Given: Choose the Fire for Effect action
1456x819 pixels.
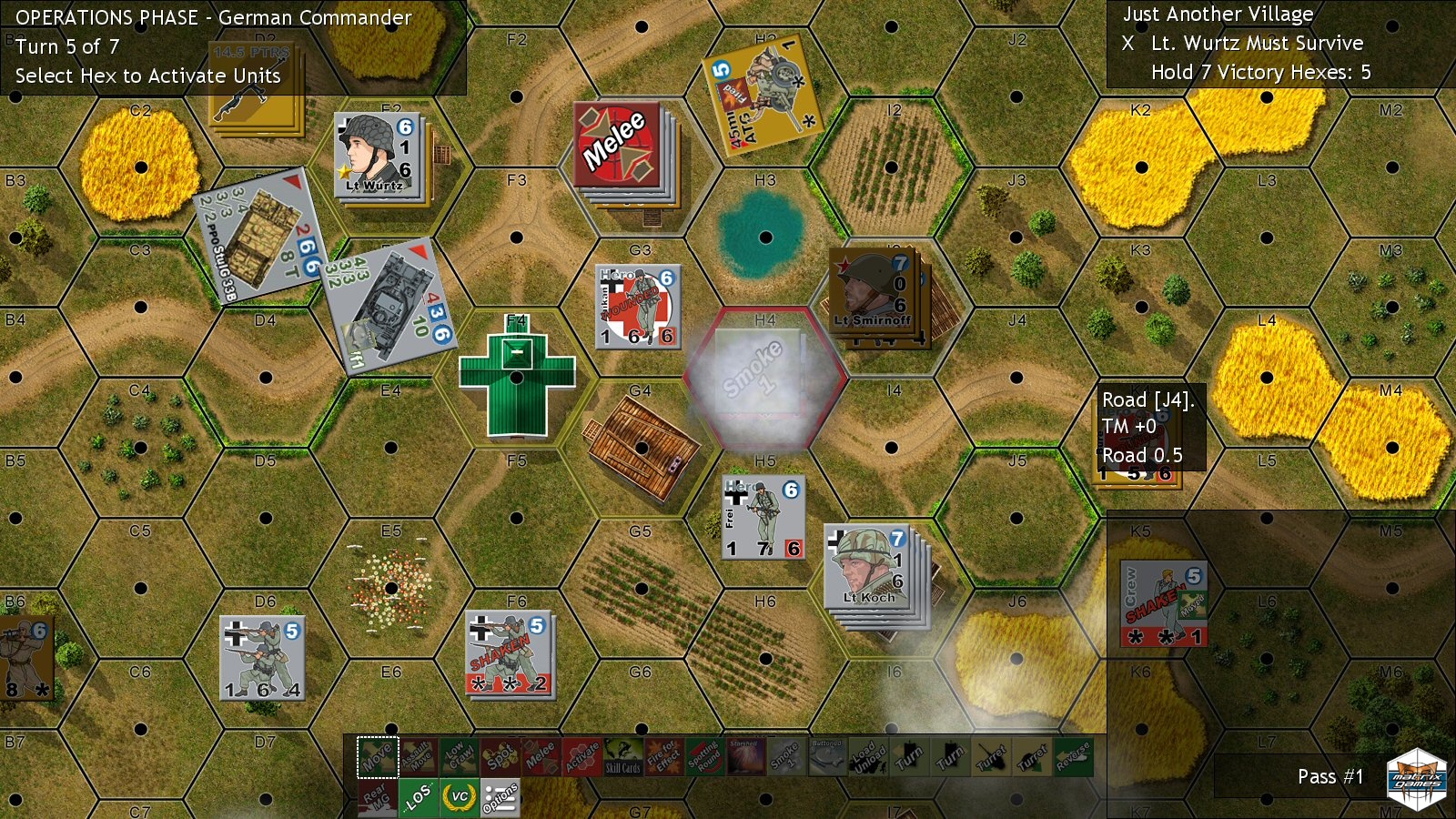Looking at the screenshot, I should point(664,757).
